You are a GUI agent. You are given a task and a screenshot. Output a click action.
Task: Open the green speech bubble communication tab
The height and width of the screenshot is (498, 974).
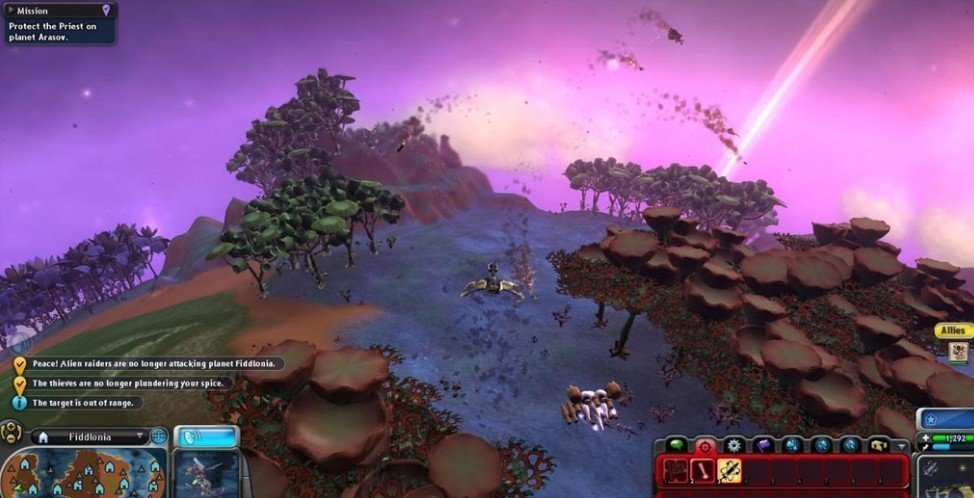(676, 446)
